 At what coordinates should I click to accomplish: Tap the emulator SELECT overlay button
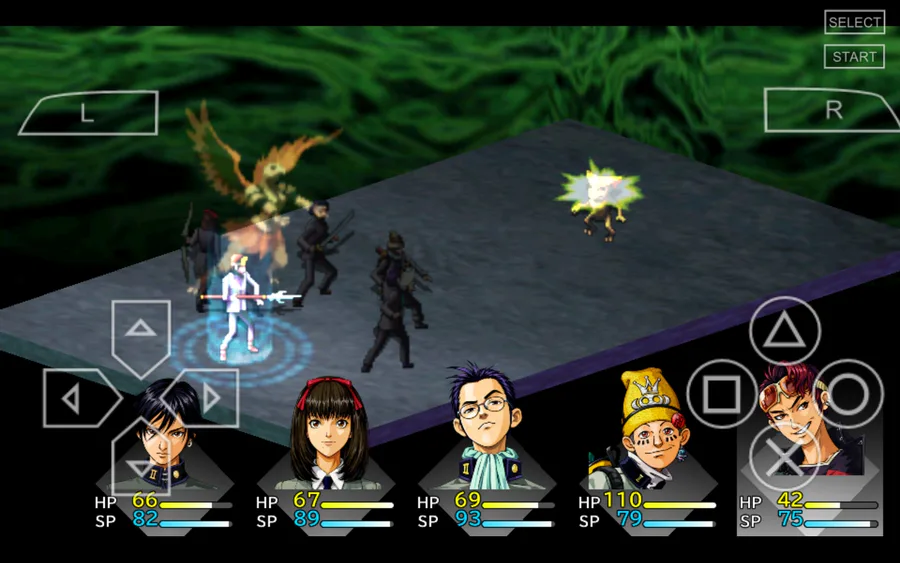click(854, 22)
